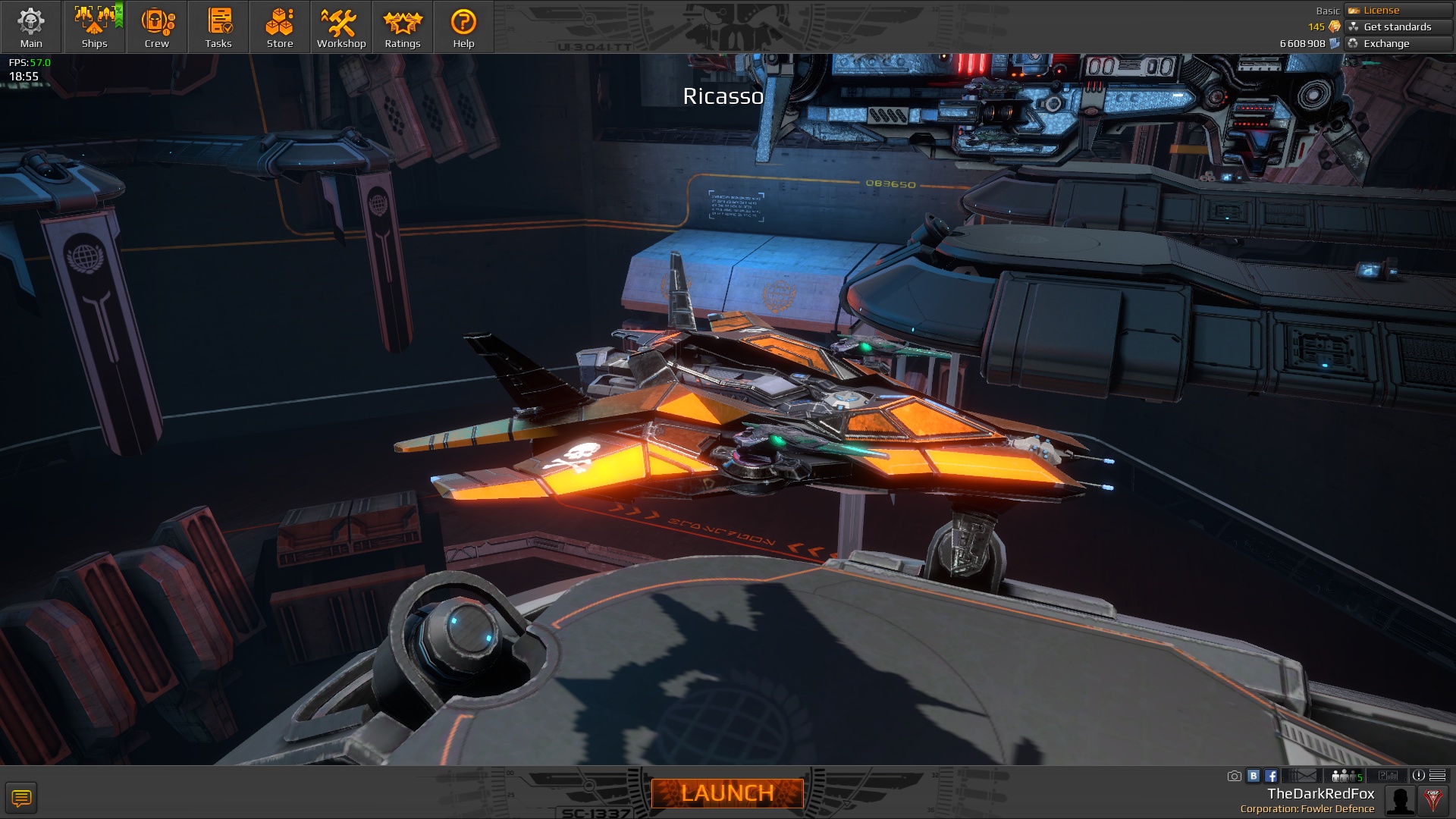Show the Ratings page

click(403, 27)
